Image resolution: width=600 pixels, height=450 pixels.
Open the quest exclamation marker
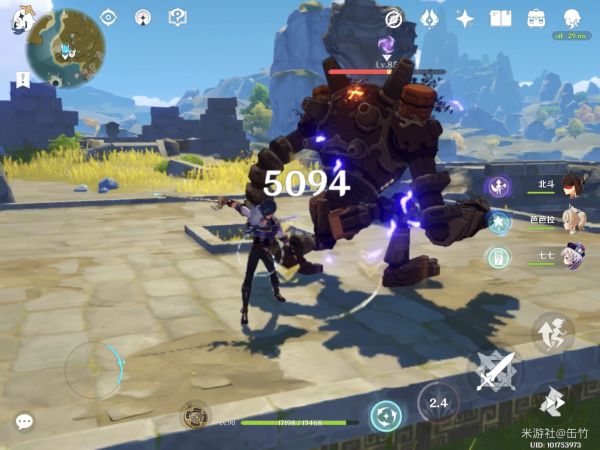[x=22, y=78]
